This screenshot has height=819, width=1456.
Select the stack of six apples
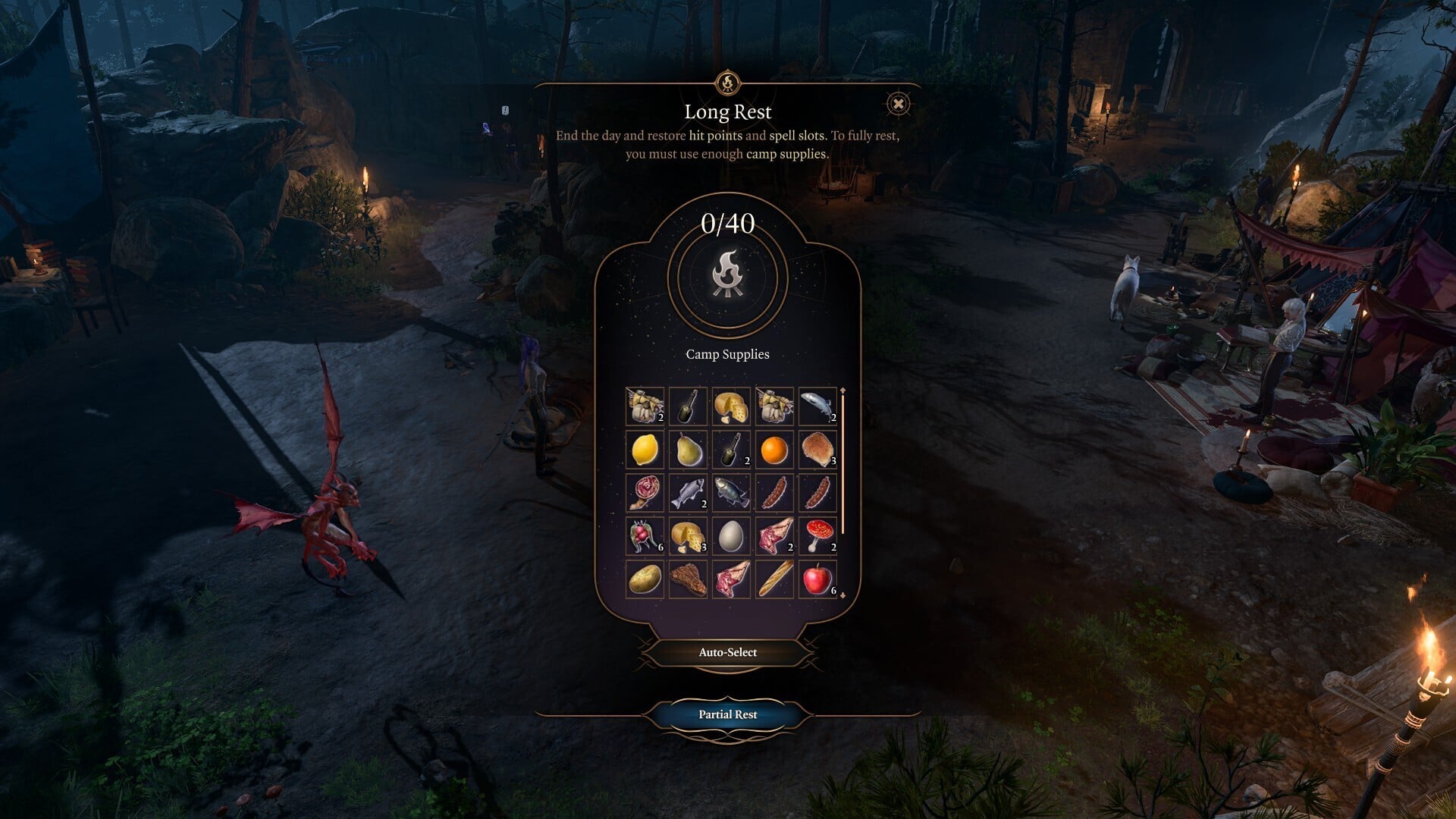[x=817, y=577]
